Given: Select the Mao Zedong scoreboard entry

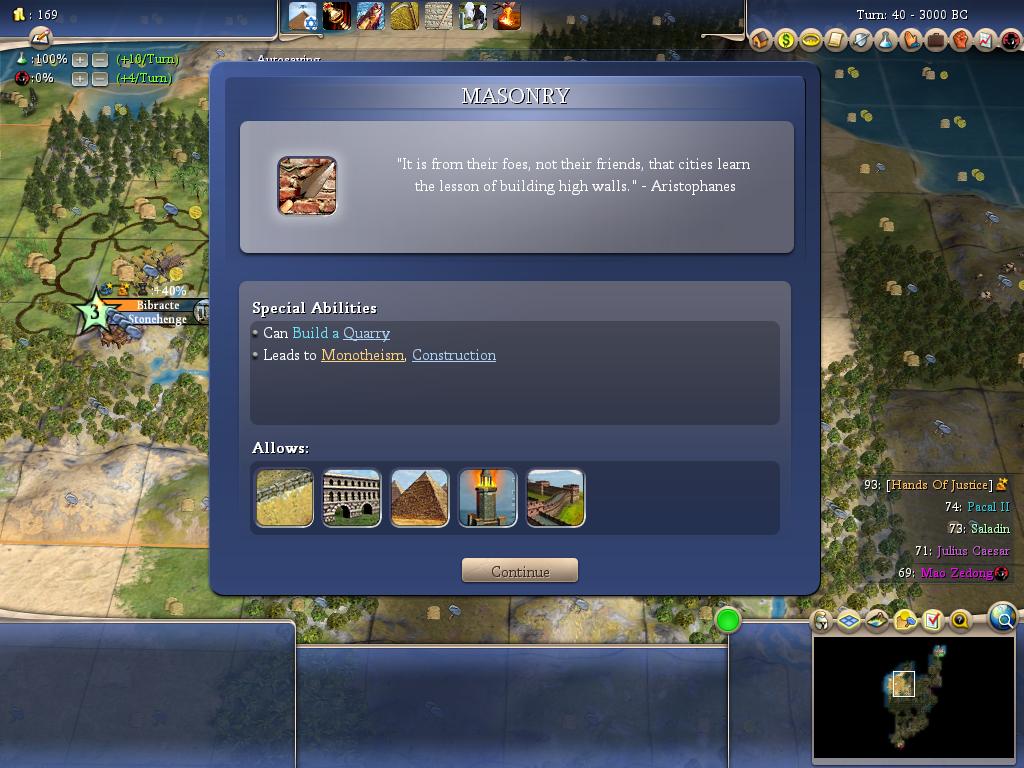Looking at the screenshot, I should click(x=957, y=573).
